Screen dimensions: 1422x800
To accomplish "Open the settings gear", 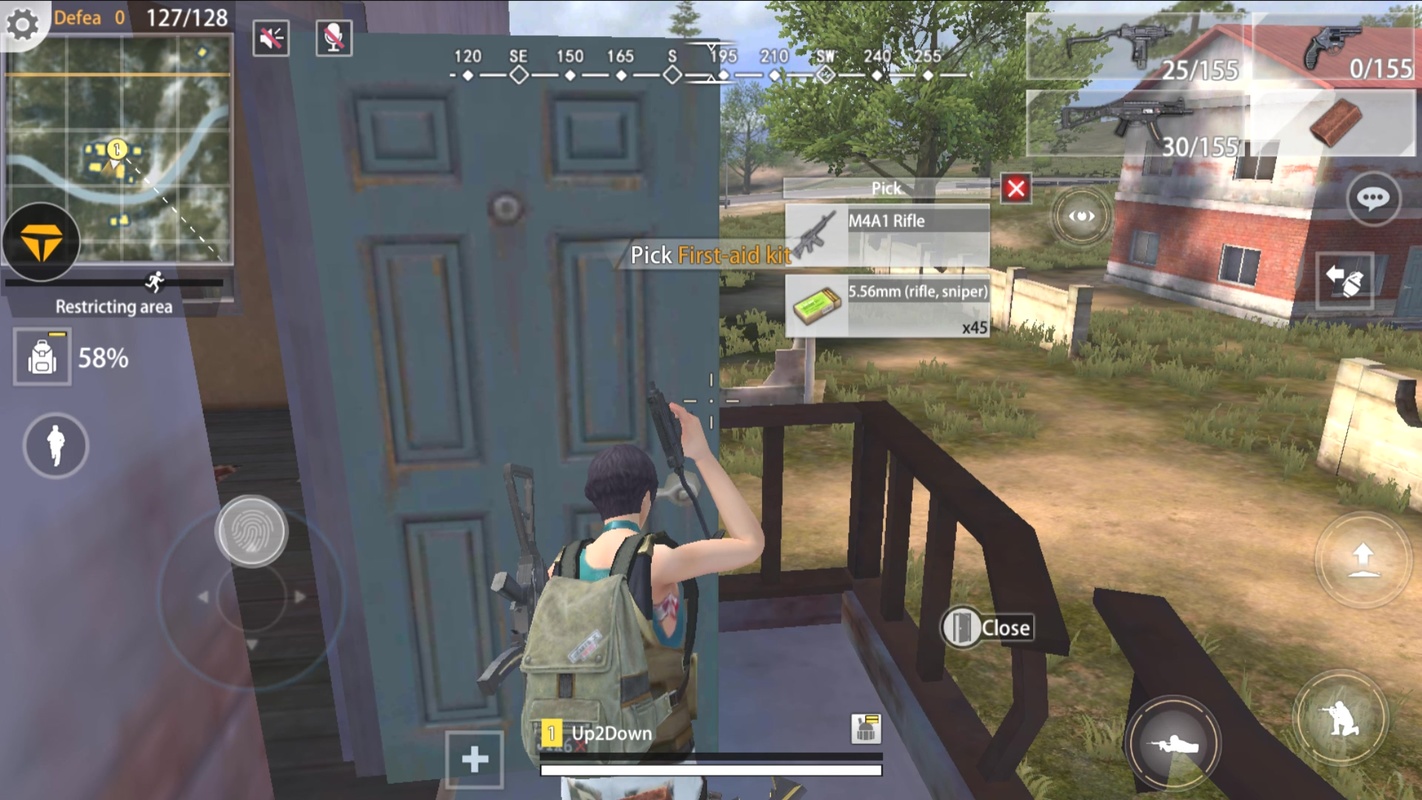I will 22,22.
